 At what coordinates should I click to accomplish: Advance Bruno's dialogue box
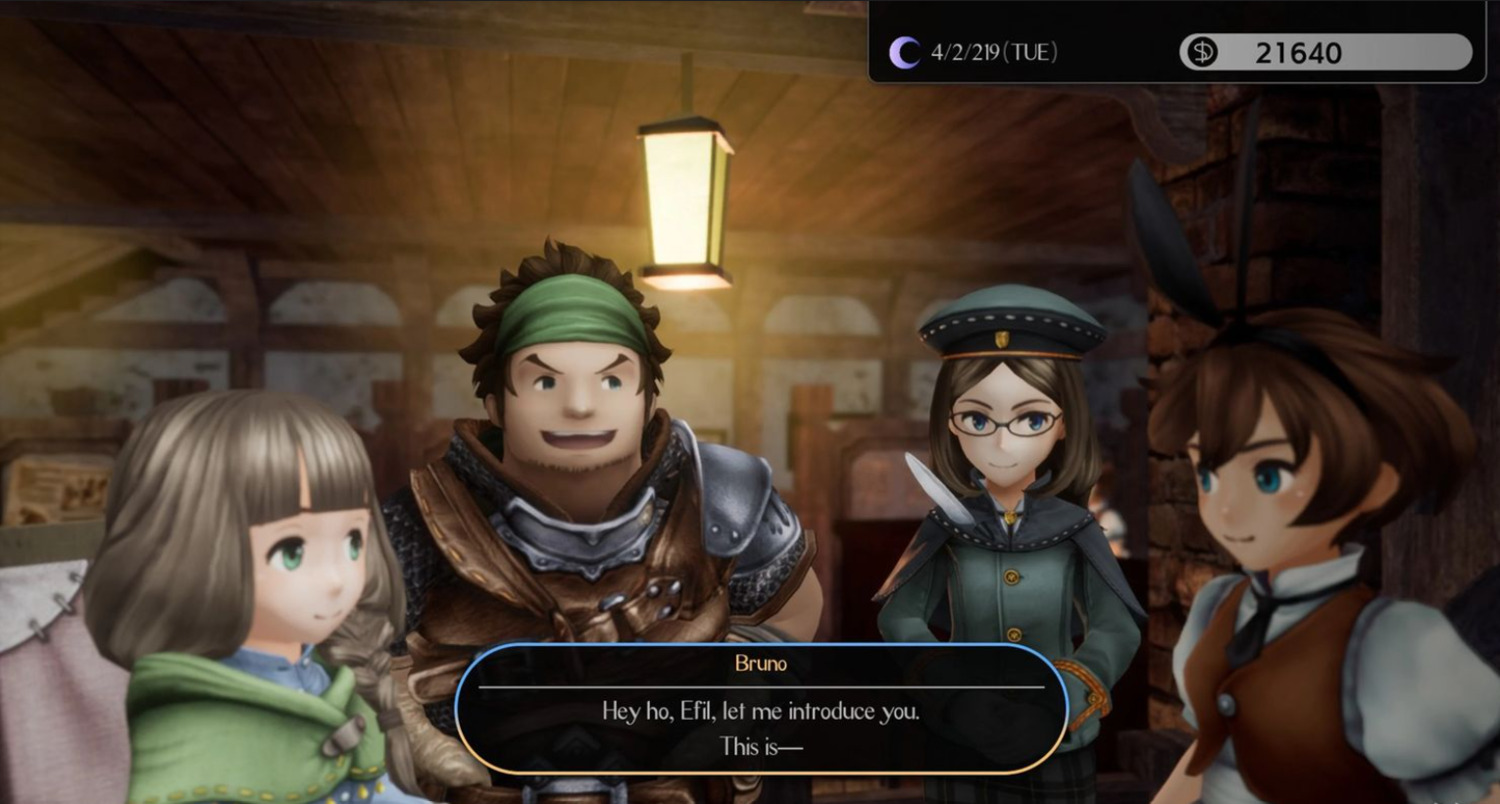(761, 708)
